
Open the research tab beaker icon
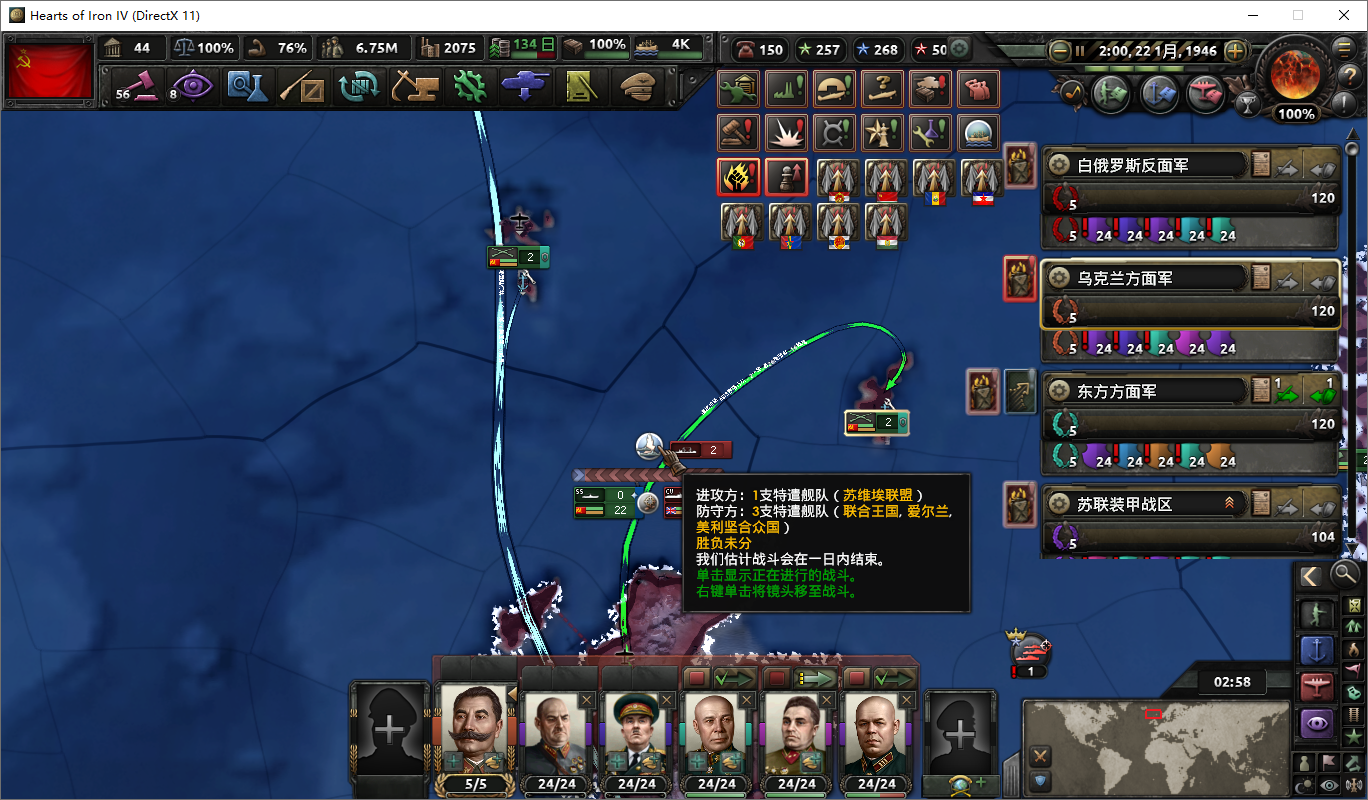[249, 87]
